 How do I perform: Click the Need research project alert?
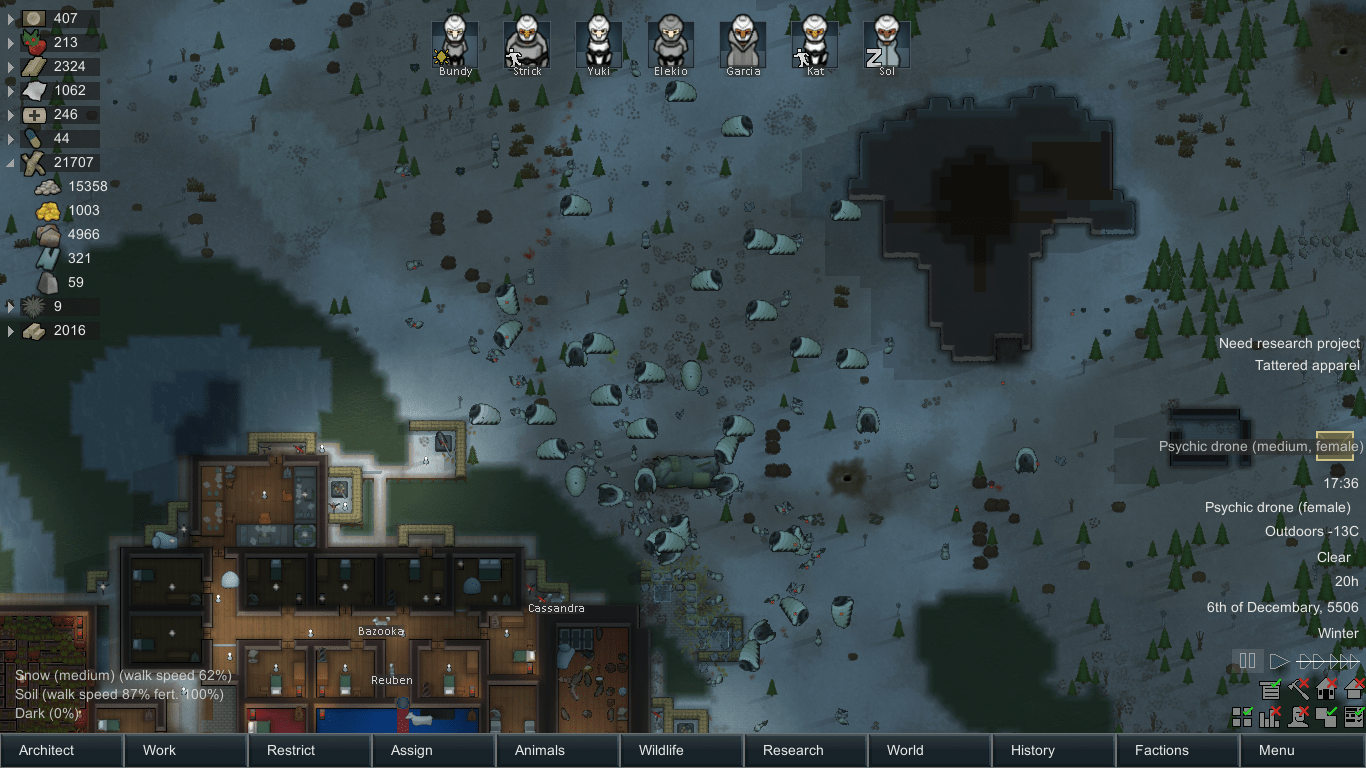click(1288, 343)
